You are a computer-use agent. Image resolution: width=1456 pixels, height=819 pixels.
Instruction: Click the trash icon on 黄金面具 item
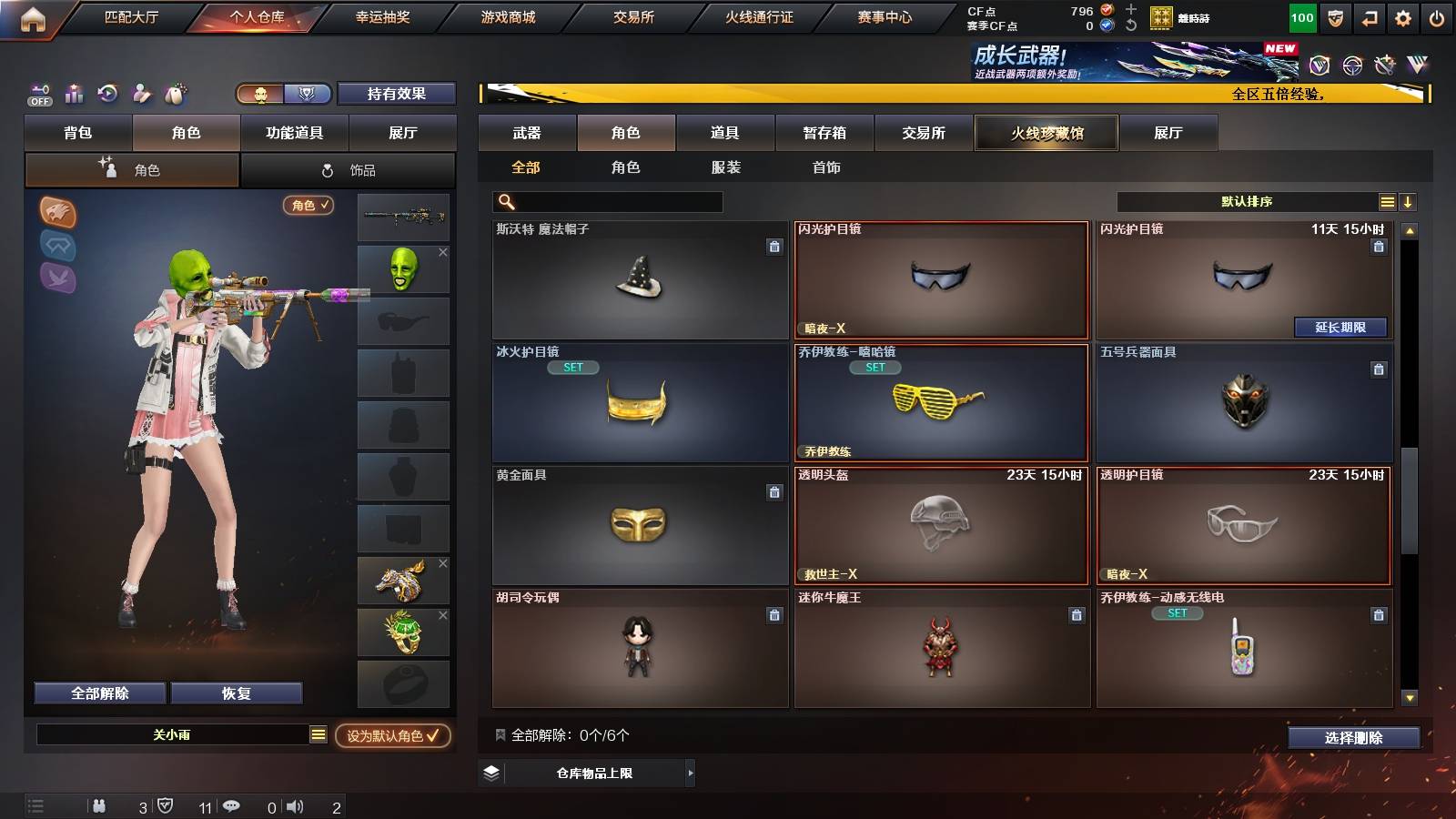[x=773, y=491]
